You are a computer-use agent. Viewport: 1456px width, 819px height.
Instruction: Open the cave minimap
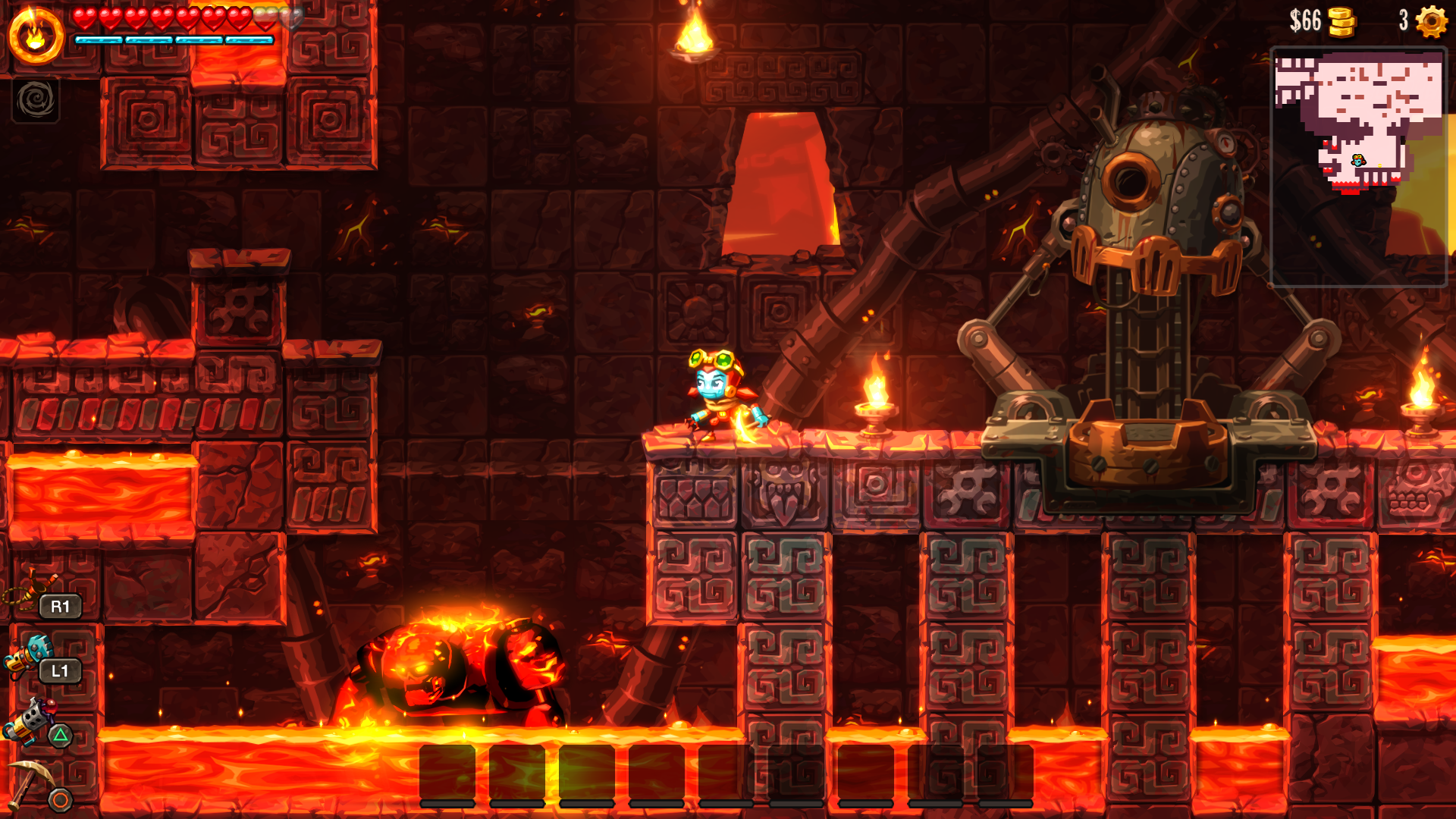(1358, 167)
